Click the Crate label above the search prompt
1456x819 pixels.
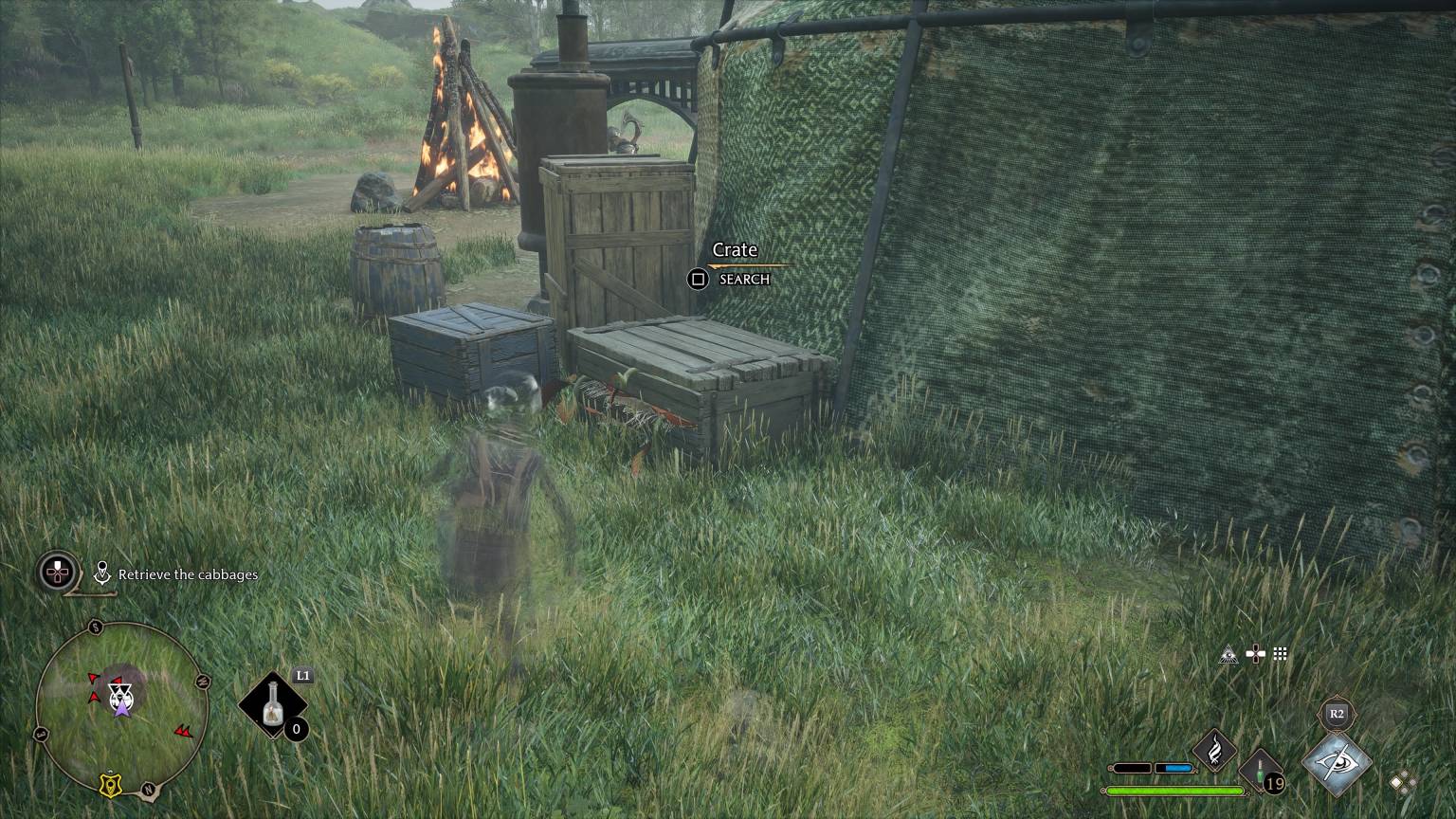[735, 249]
